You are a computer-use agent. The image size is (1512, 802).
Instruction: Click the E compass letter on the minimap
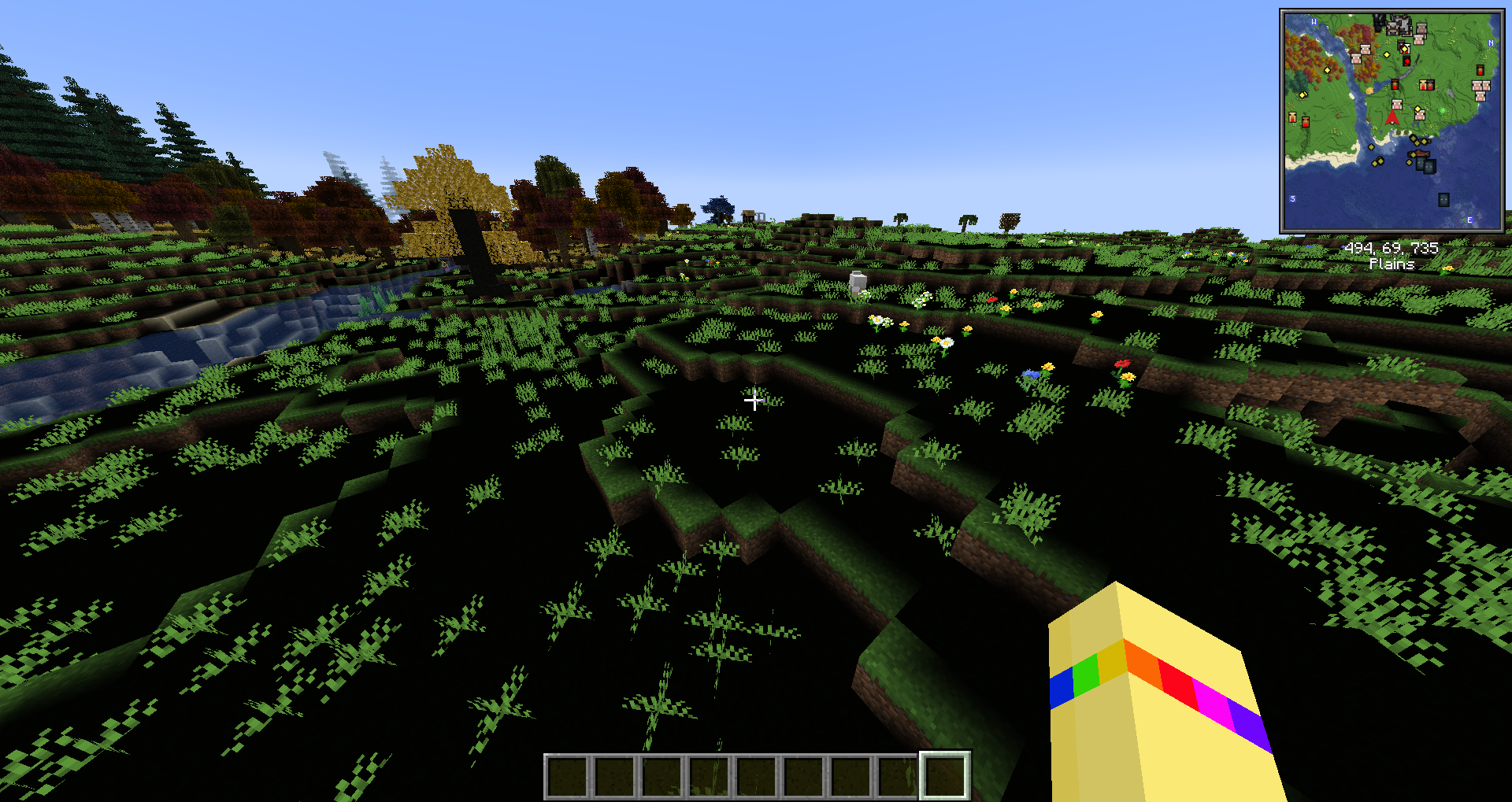pyautogui.click(x=1469, y=219)
